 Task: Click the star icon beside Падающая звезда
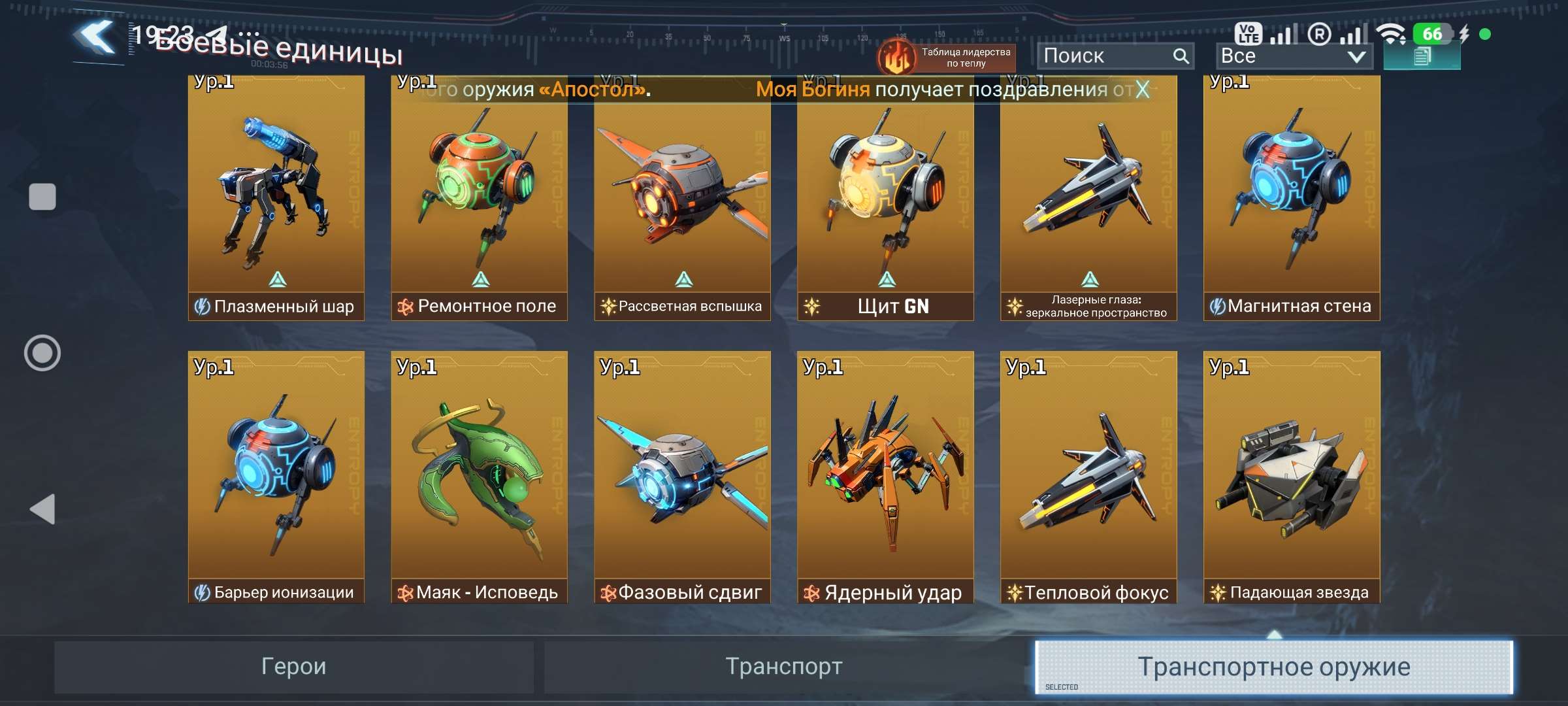pyautogui.click(x=1218, y=591)
